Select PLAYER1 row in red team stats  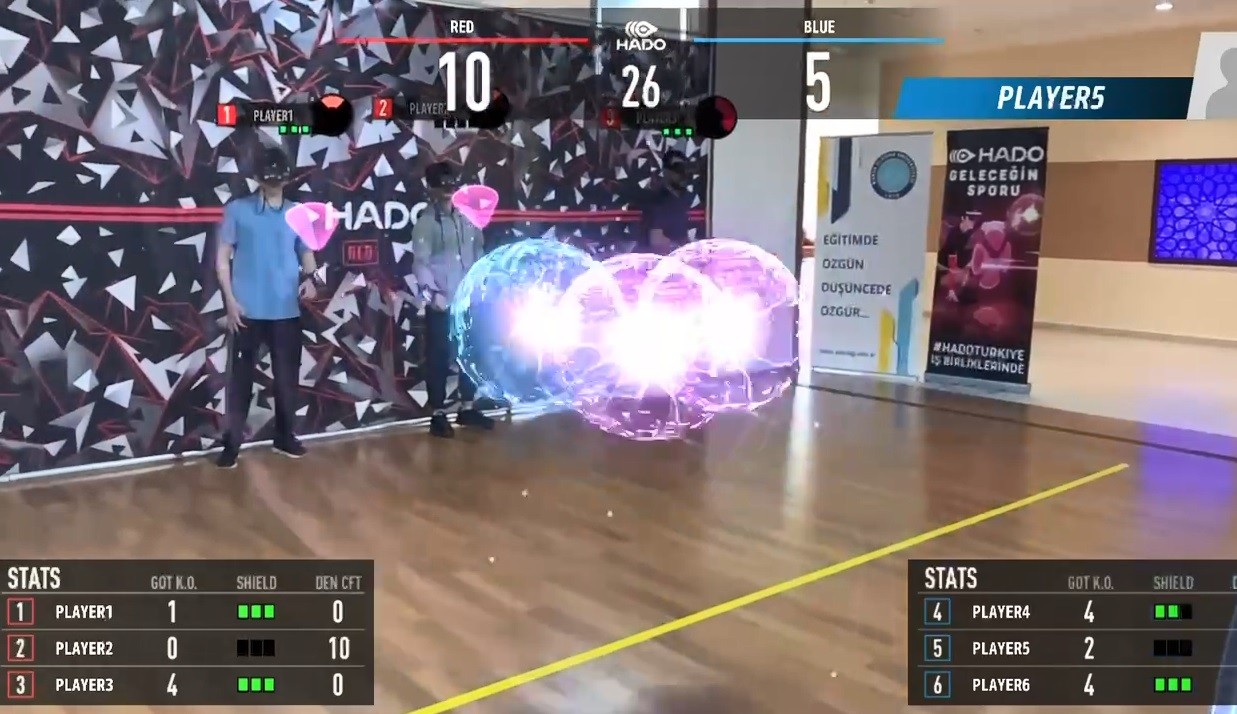(187, 612)
